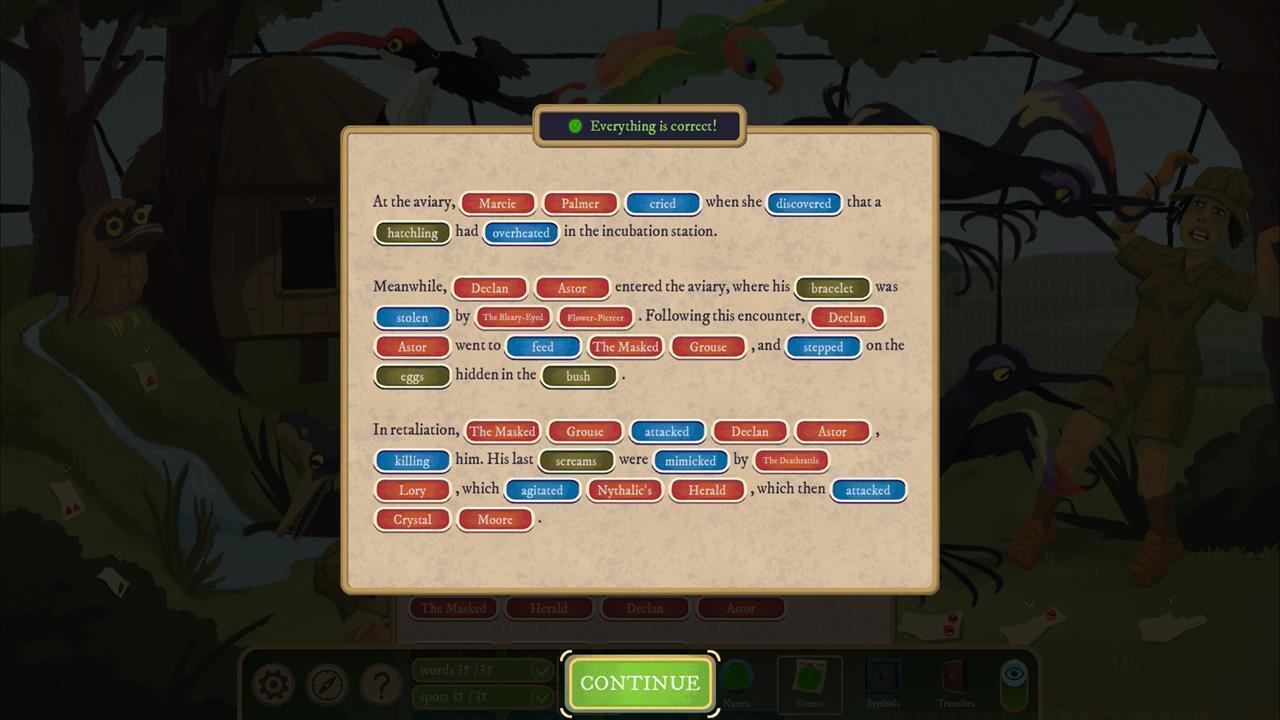Select the Marcie name tile
This screenshot has width=1280, height=720.
pos(497,203)
